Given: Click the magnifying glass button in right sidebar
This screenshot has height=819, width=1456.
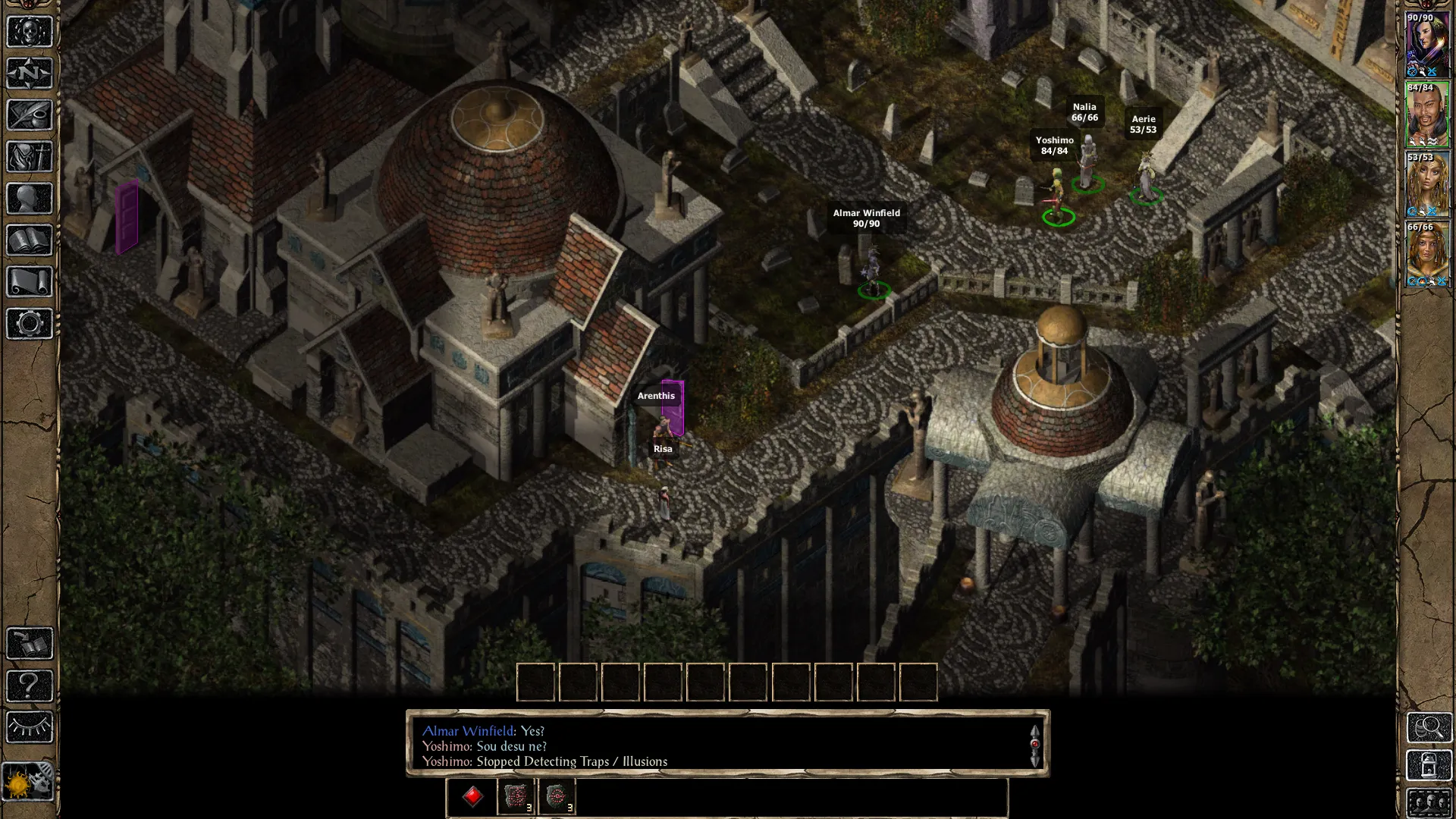Looking at the screenshot, I should pos(1429,728).
